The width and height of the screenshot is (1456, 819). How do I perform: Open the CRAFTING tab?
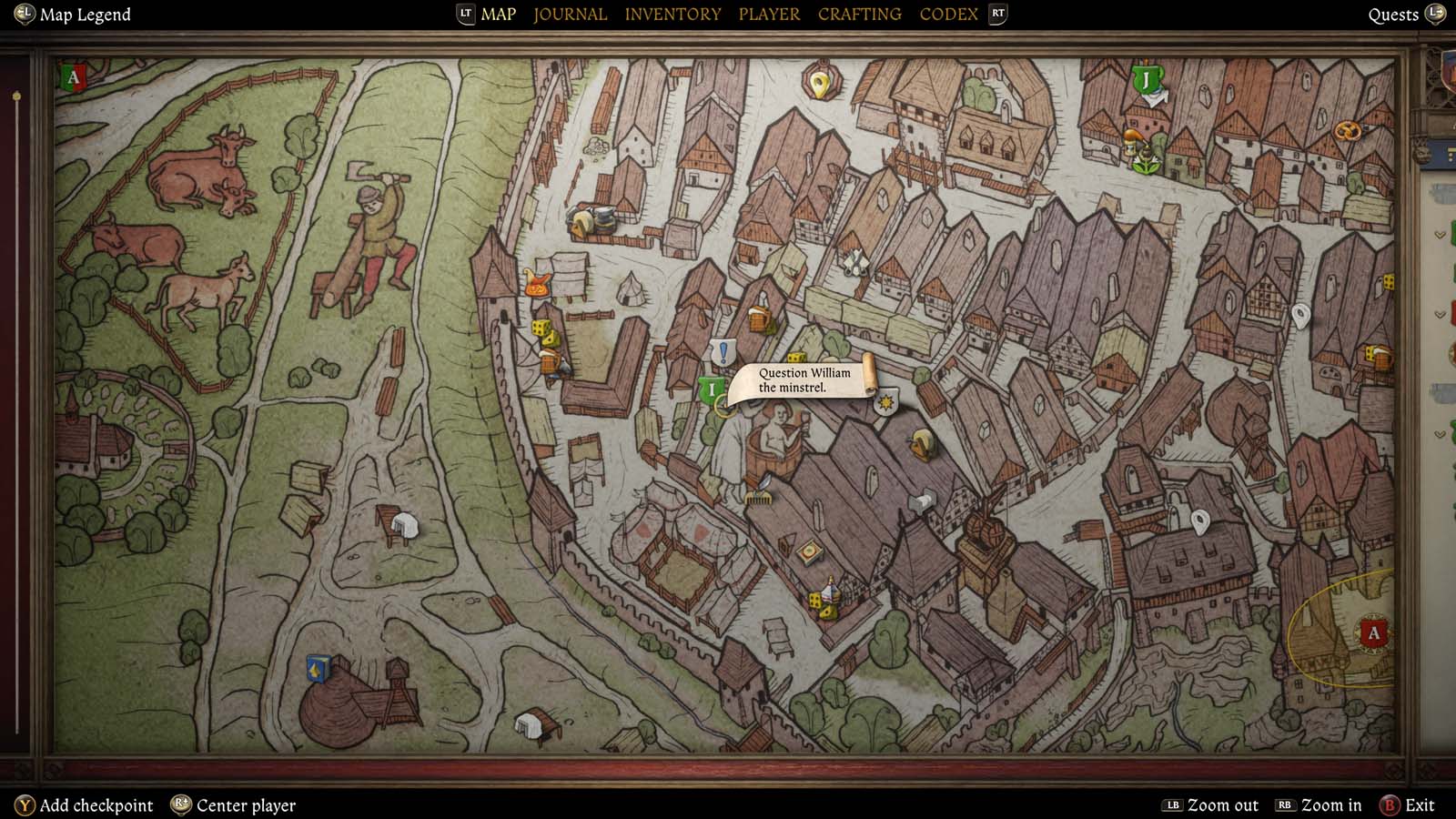(x=859, y=14)
